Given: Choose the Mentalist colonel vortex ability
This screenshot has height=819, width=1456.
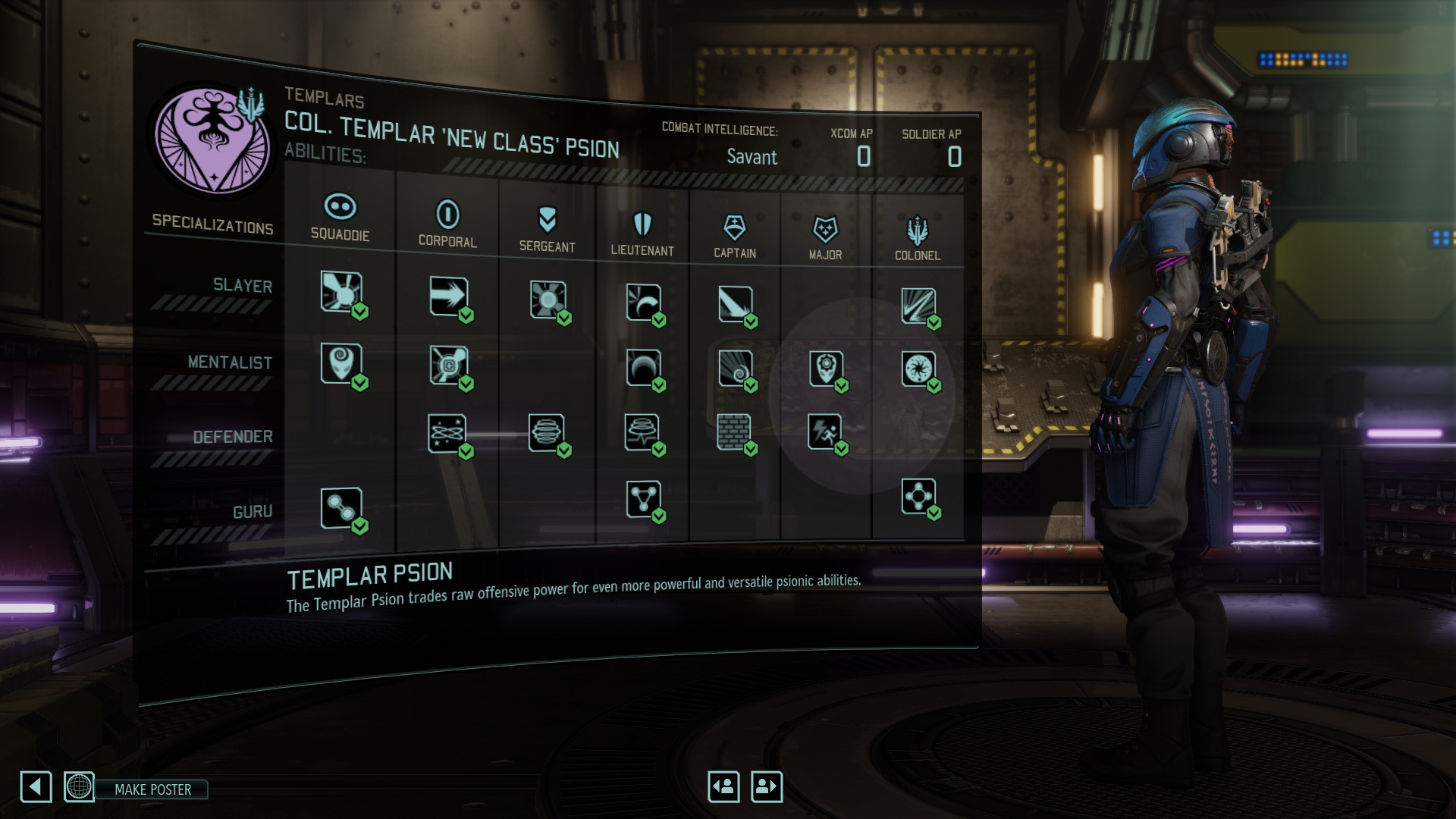Looking at the screenshot, I should pyautogui.click(x=918, y=369).
